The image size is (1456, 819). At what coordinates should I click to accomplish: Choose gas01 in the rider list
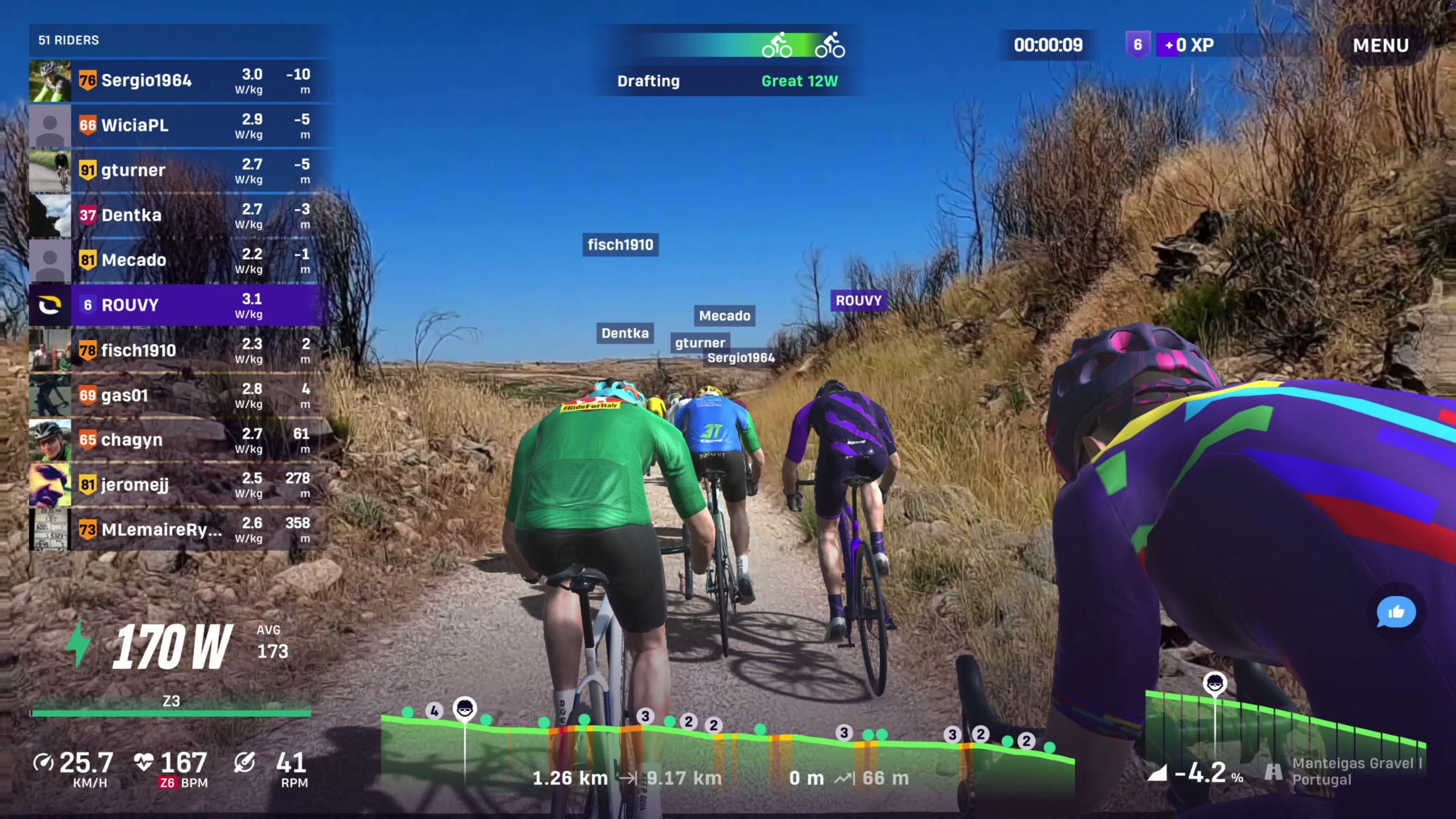181,395
